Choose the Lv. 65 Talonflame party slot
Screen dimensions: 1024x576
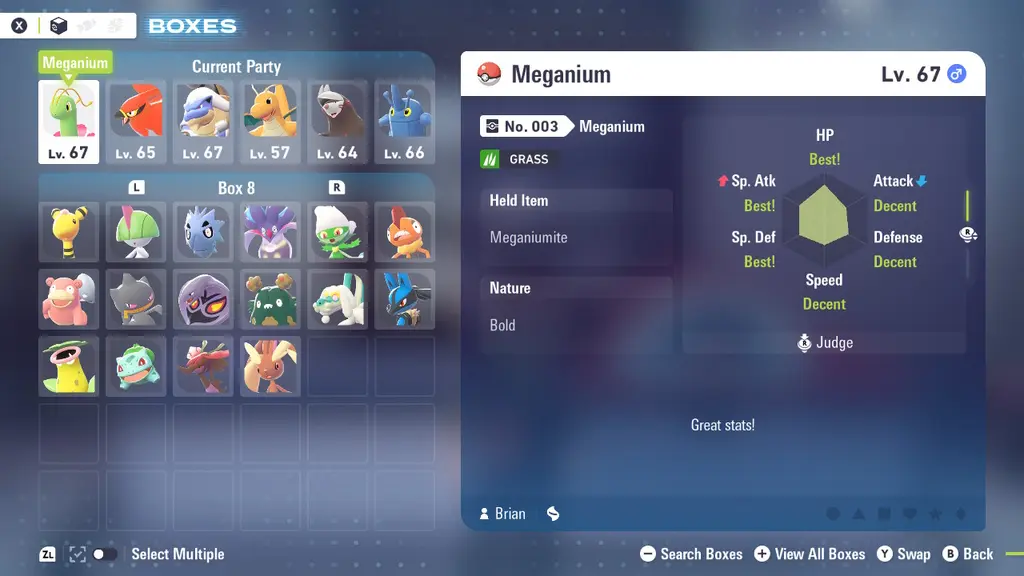(x=136, y=121)
